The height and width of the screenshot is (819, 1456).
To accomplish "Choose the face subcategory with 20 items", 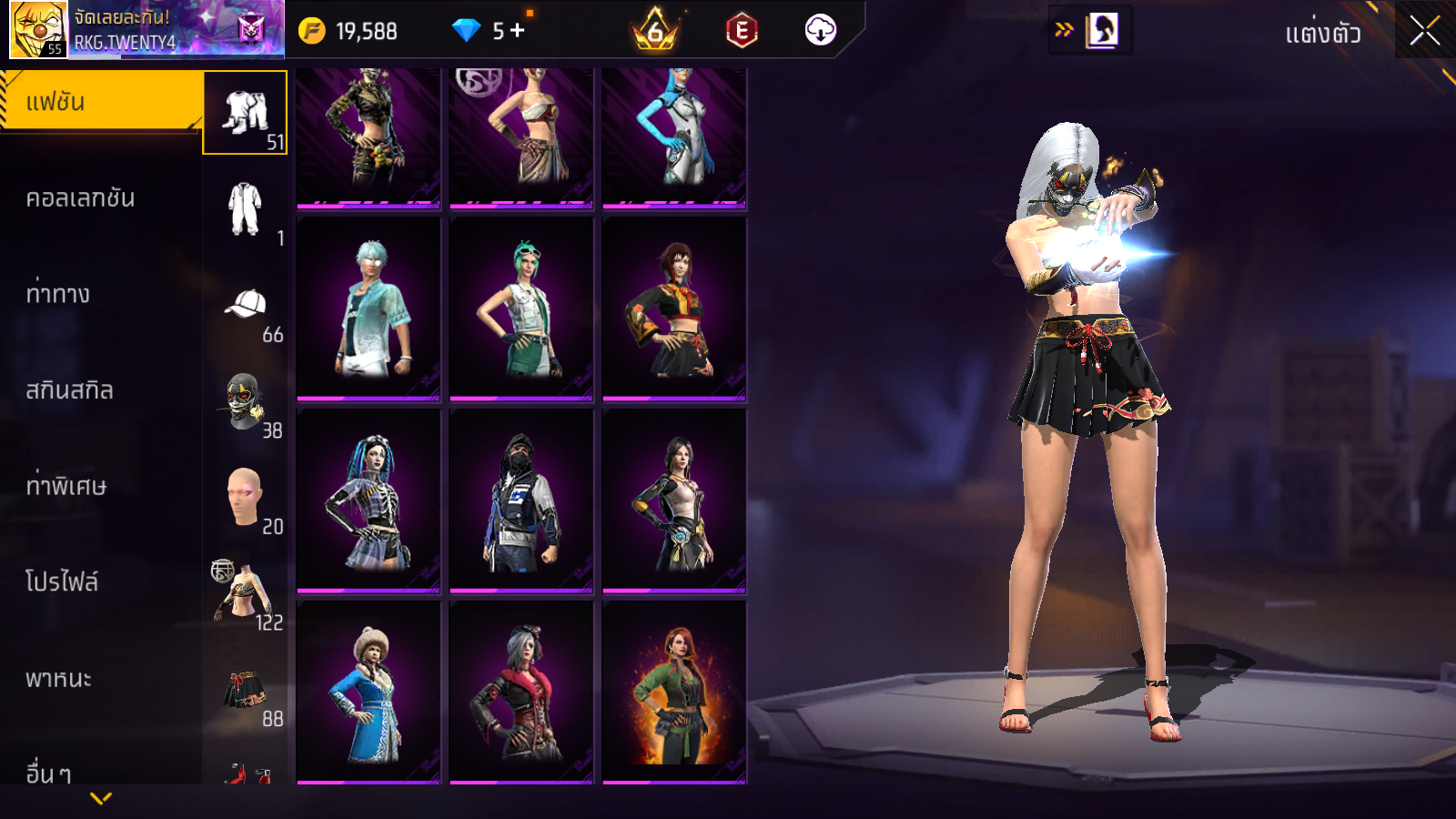I will [245, 498].
